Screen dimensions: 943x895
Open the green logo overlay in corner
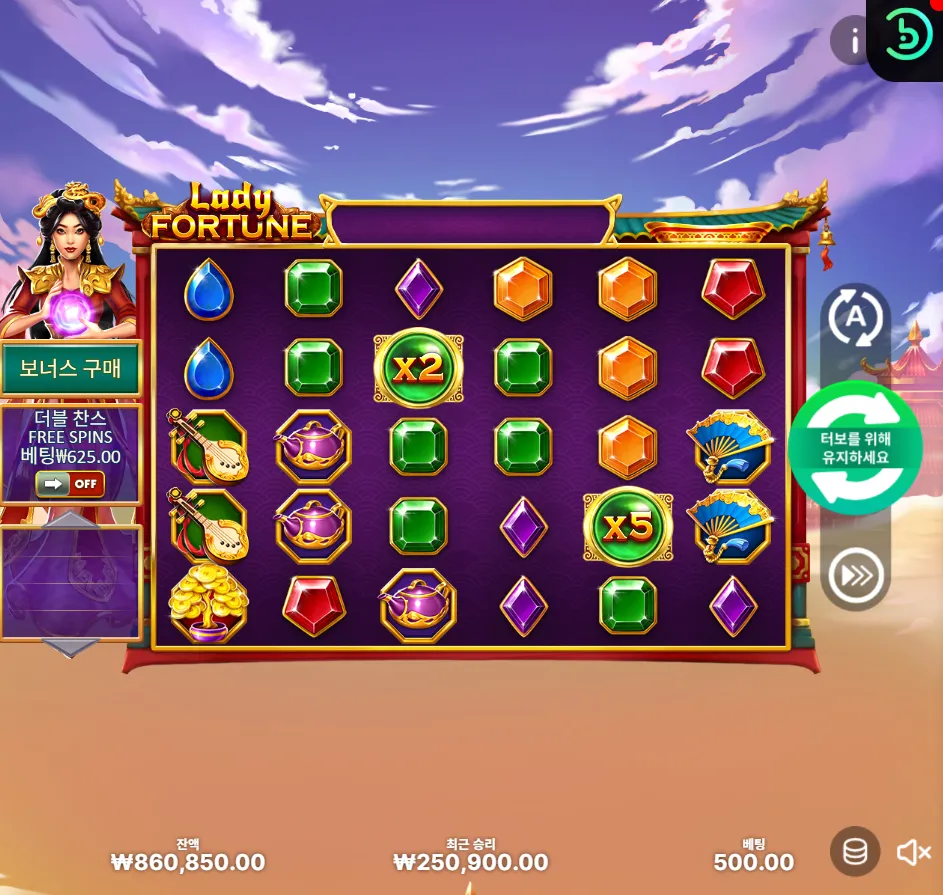[908, 37]
